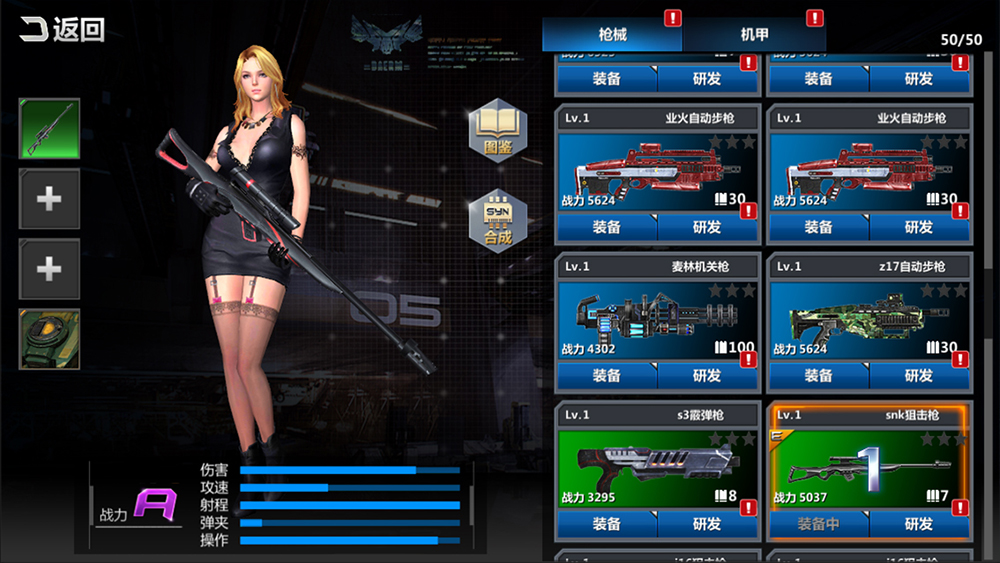Select the equipped sniper rifle slot
The image size is (1000, 563).
pos(49,129)
